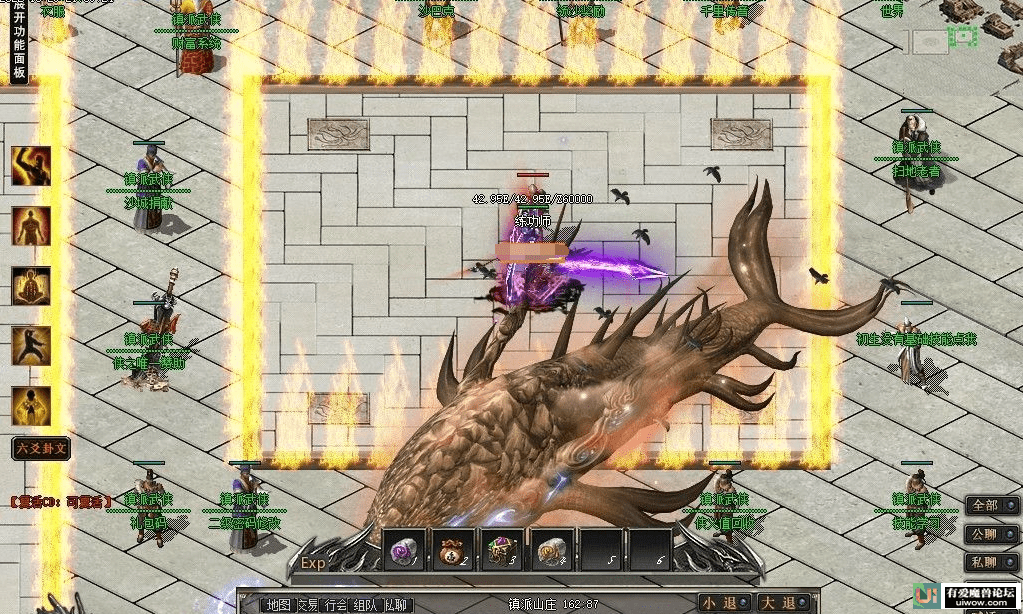Image resolution: width=1026 pixels, height=614 pixels.
Task: Use the purple gem stone in slot 1
Action: 402,550
